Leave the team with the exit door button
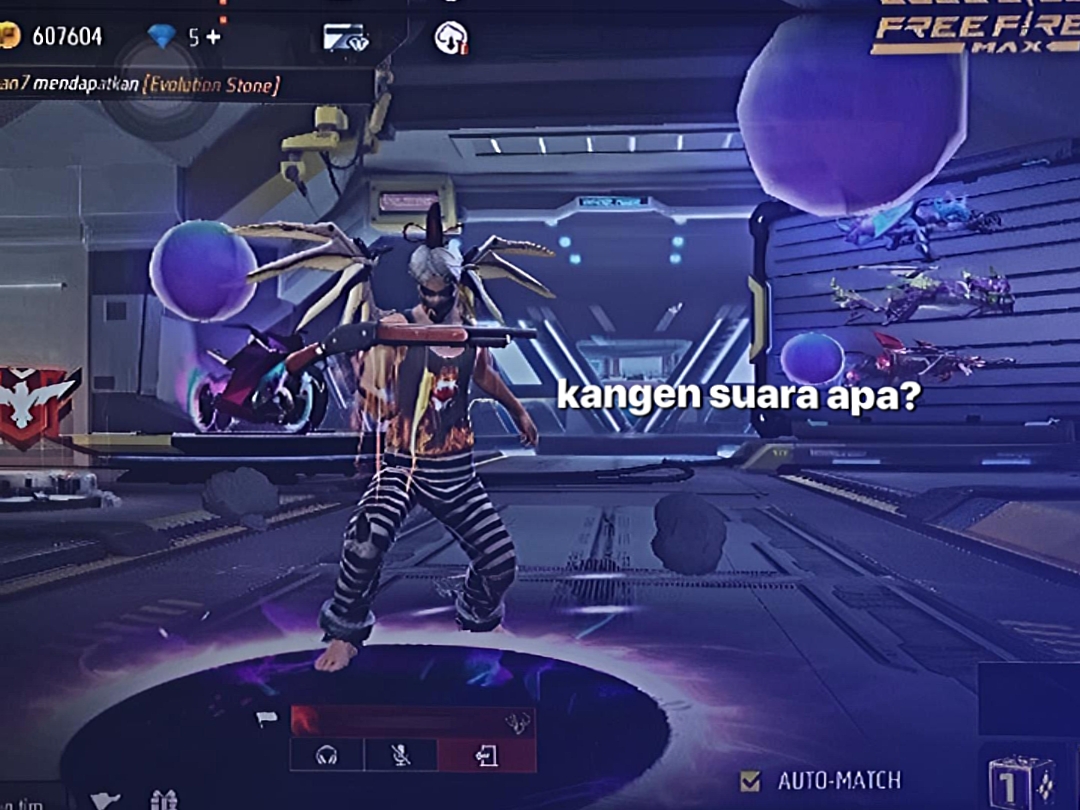The height and width of the screenshot is (810, 1080). [486, 756]
